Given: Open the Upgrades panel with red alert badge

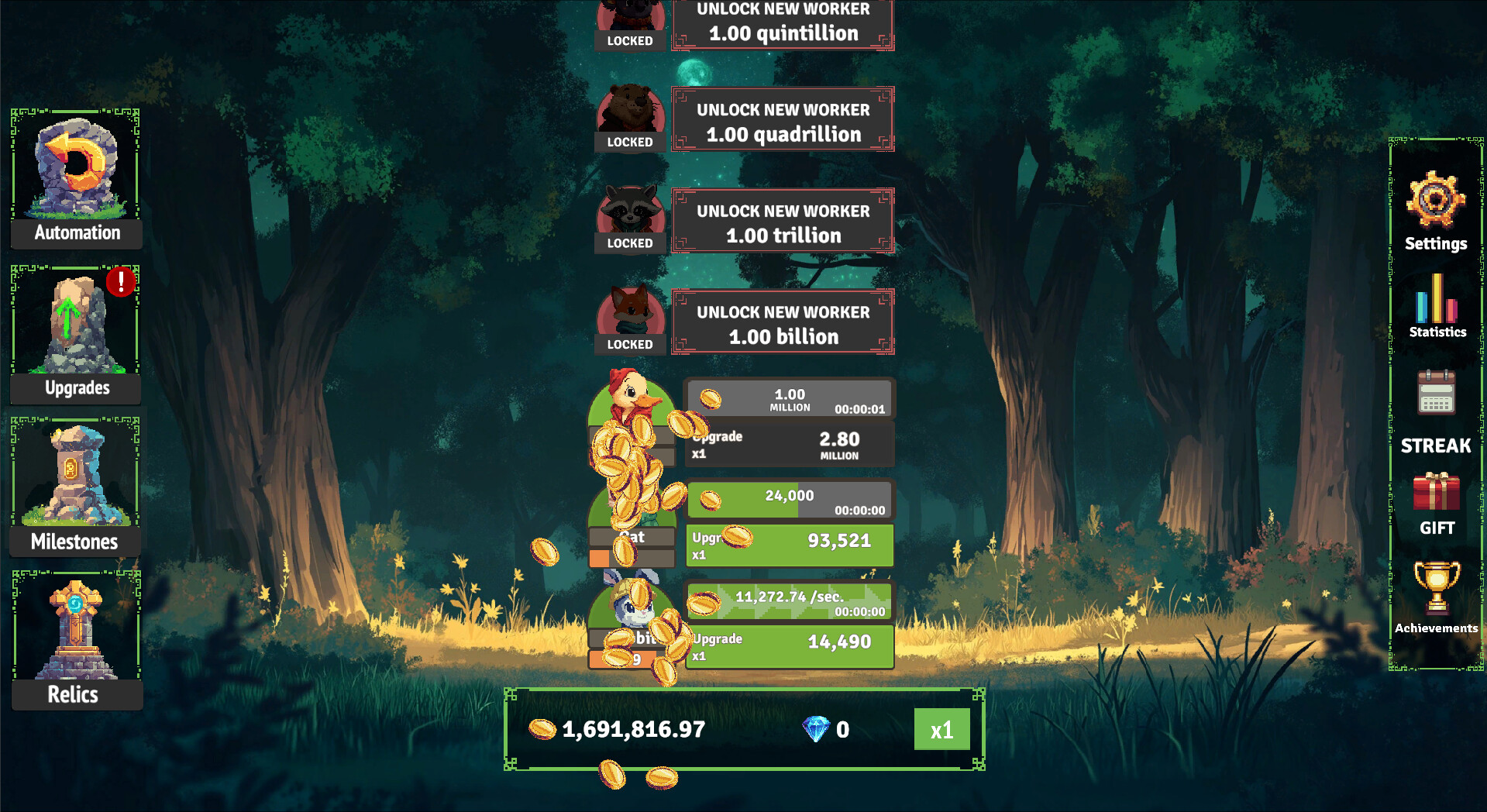Looking at the screenshot, I should point(75,333).
